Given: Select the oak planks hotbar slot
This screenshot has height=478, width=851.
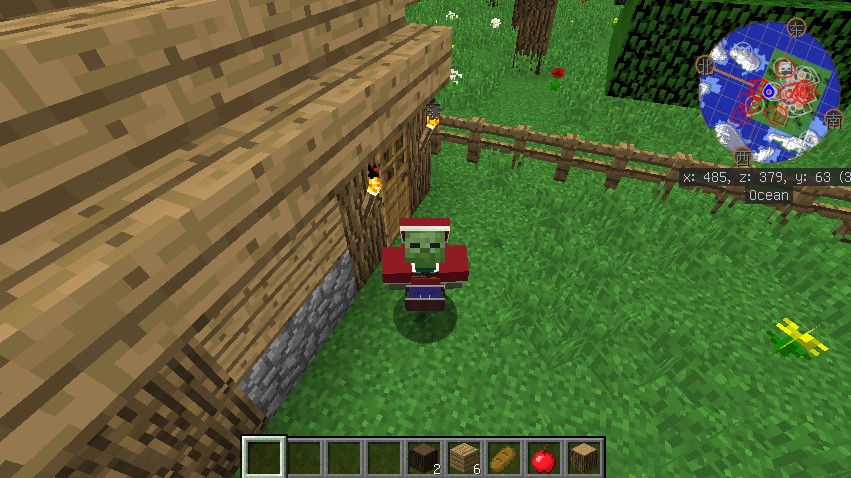Looking at the screenshot, I should [463, 459].
